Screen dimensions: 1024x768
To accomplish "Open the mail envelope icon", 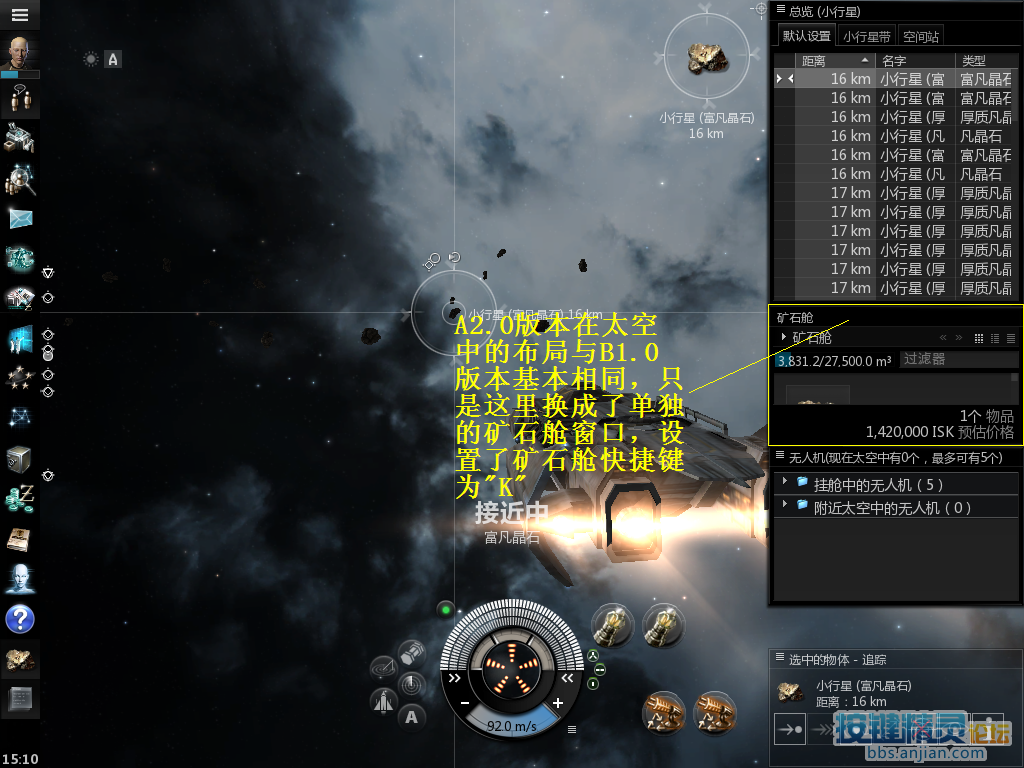I will [x=20, y=218].
